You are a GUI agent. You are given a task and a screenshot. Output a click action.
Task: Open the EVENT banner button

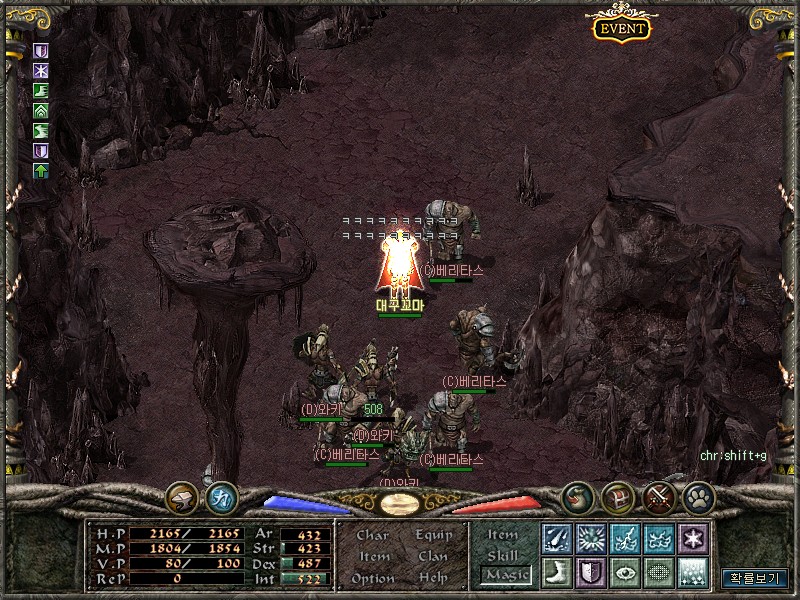point(622,28)
